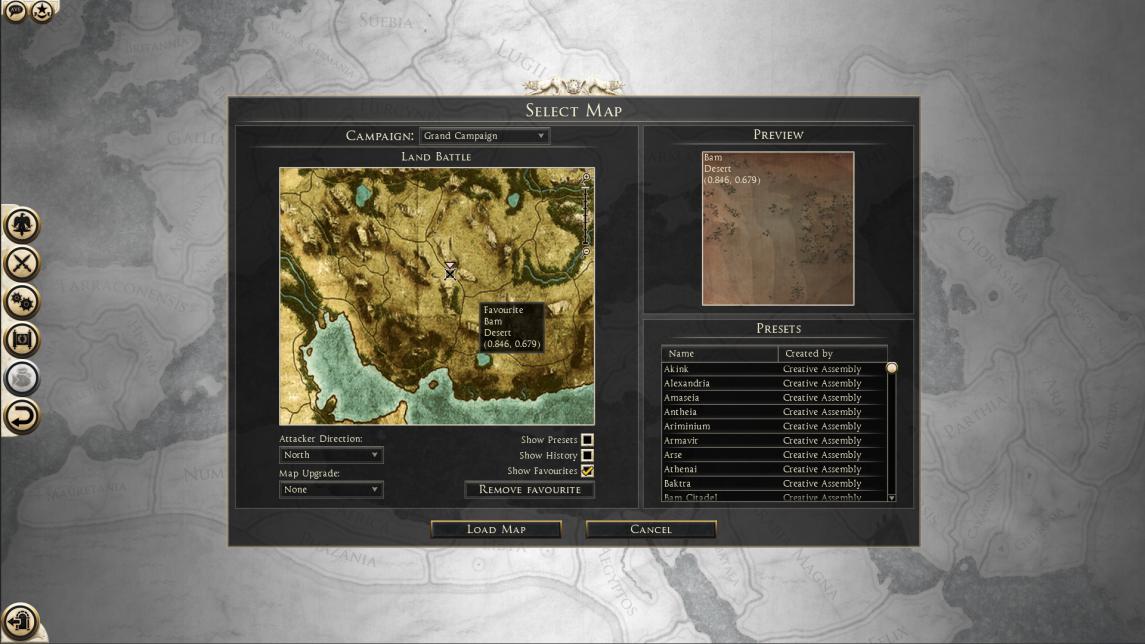Enable the Show History checkbox
The height and width of the screenshot is (644, 1145).
[588, 456]
